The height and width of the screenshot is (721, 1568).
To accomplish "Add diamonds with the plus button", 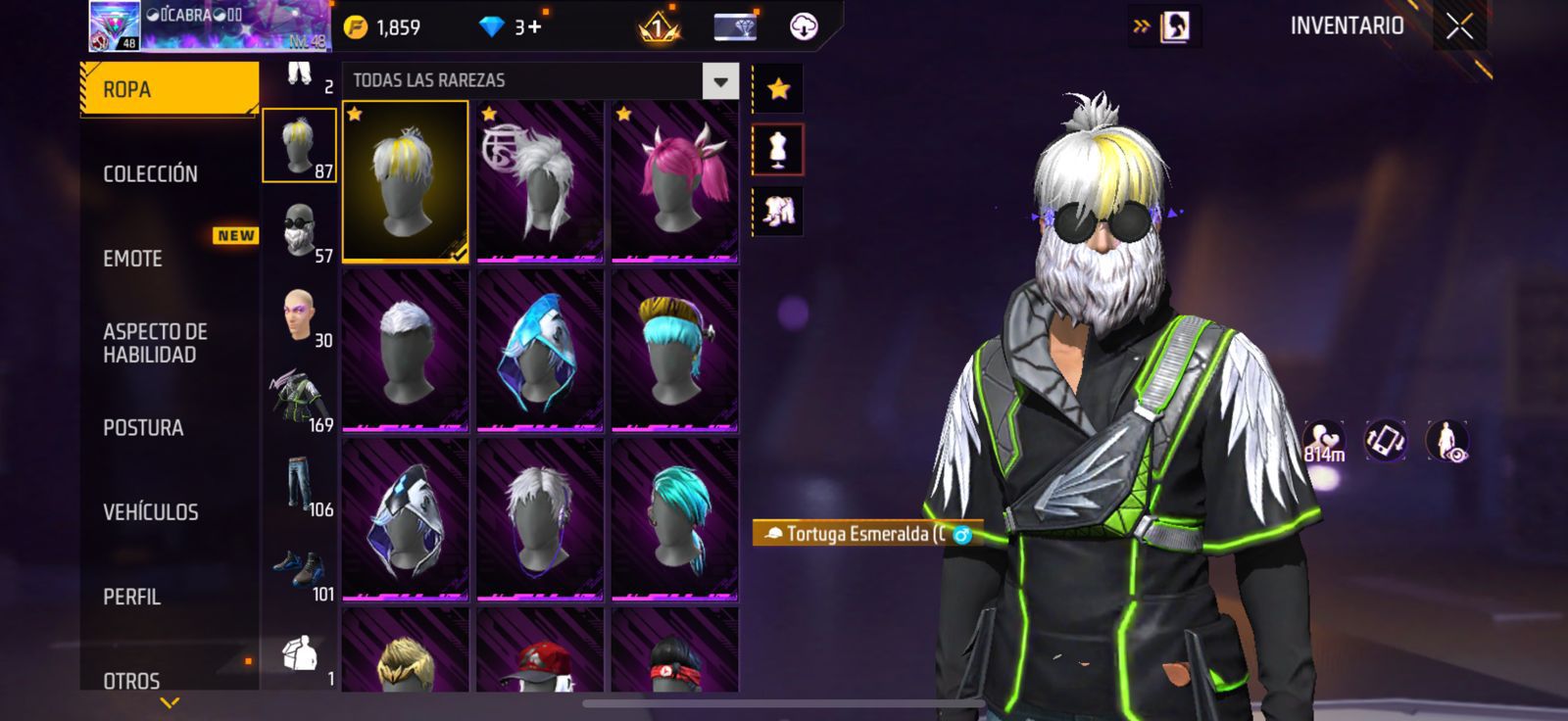I will point(533,27).
